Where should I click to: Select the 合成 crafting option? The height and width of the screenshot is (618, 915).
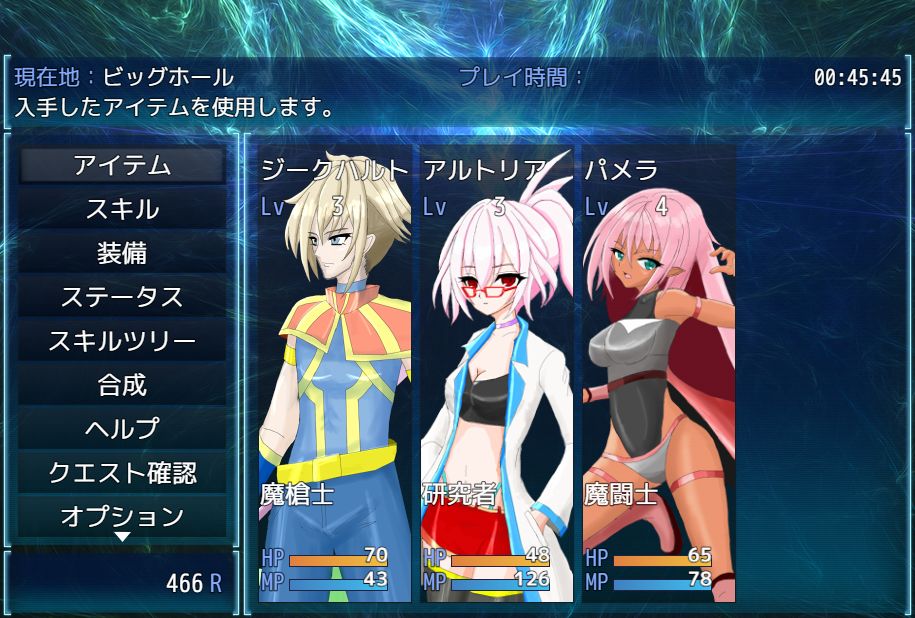pyautogui.click(x=122, y=385)
